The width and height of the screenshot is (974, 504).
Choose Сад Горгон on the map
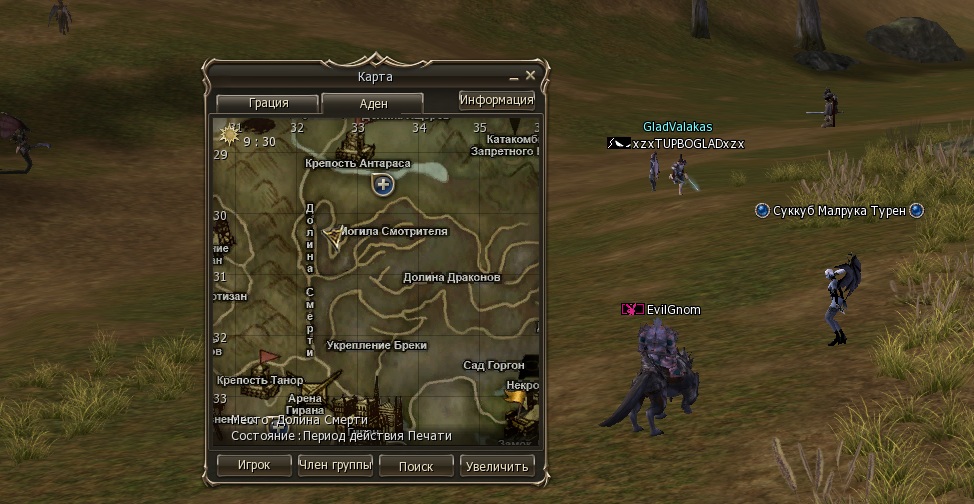[494, 365]
